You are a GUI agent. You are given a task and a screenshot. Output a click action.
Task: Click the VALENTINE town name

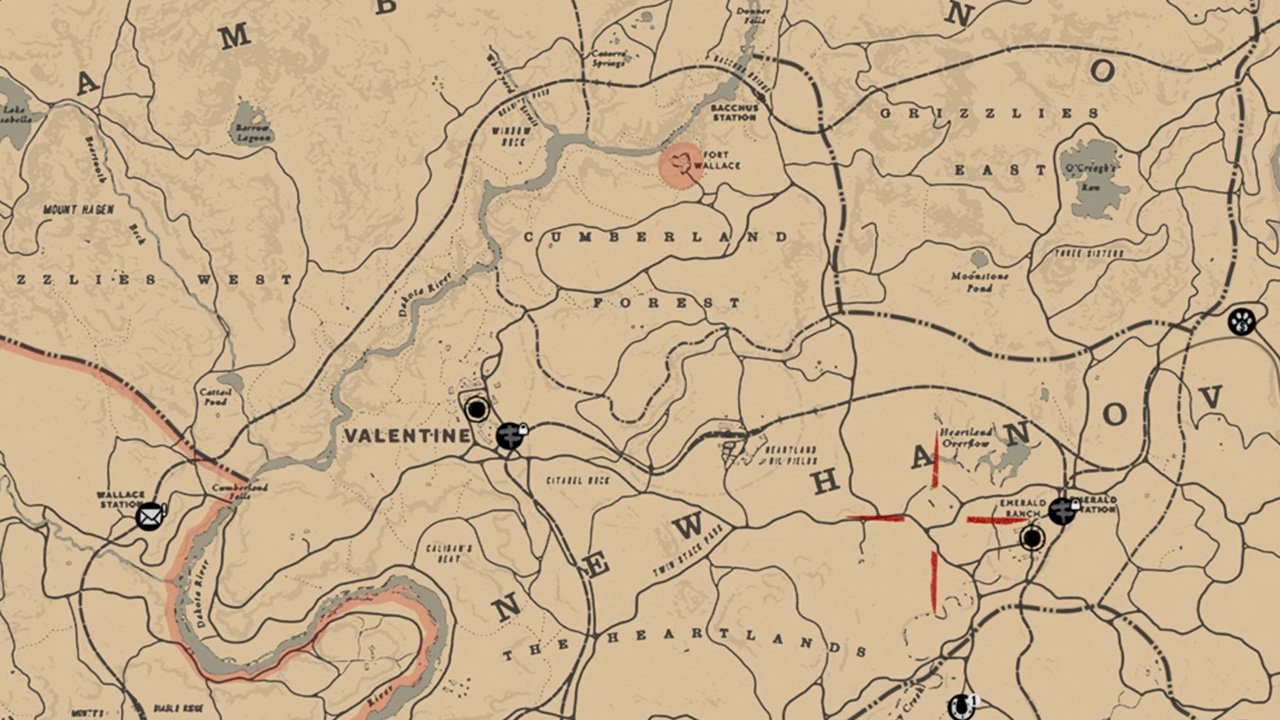coord(408,435)
